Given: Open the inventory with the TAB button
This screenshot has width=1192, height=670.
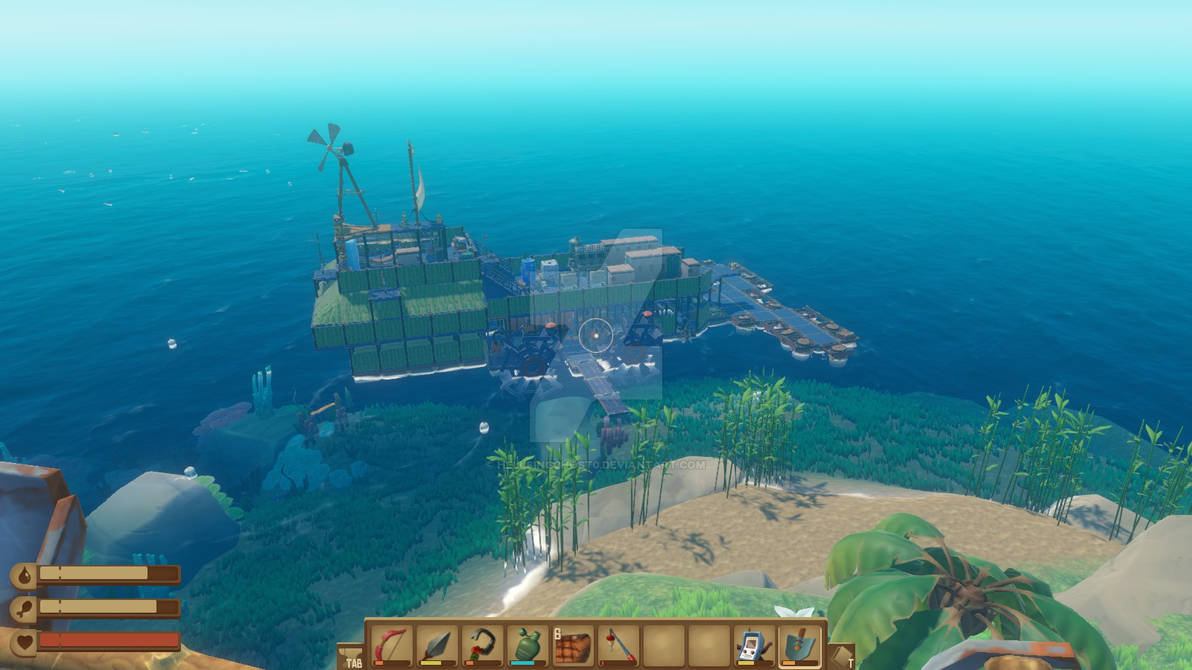Looking at the screenshot, I should click(x=350, y=656).
